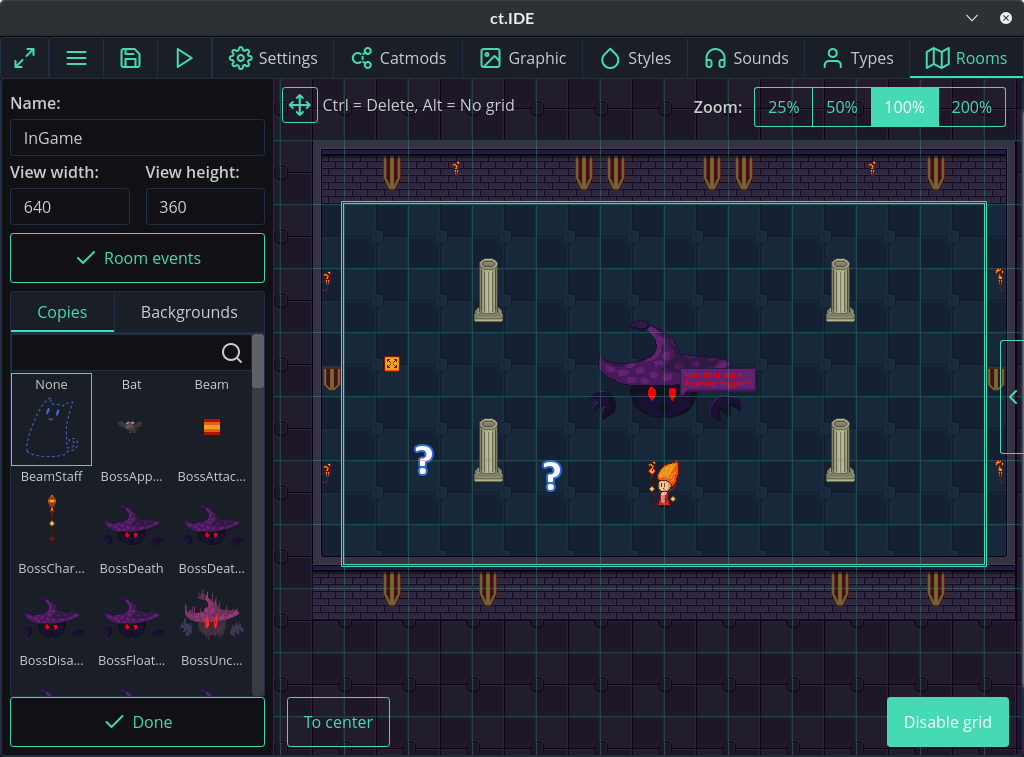Open the Sounds tab
The height and width of the screenshot is (757, 1024).
(x=746, y=58)
